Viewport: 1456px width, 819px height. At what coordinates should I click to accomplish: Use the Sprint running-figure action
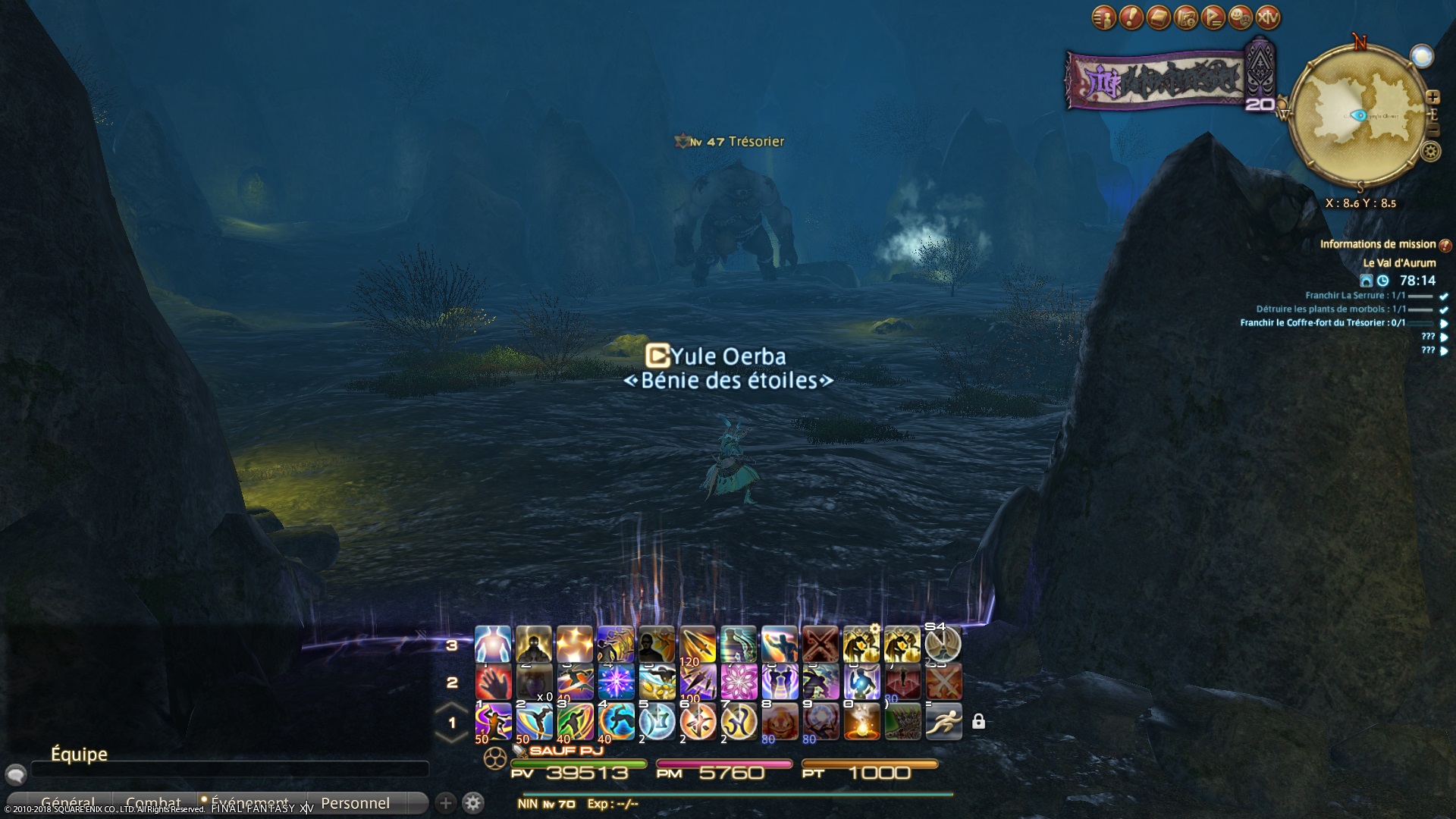[x=943, y=721]
